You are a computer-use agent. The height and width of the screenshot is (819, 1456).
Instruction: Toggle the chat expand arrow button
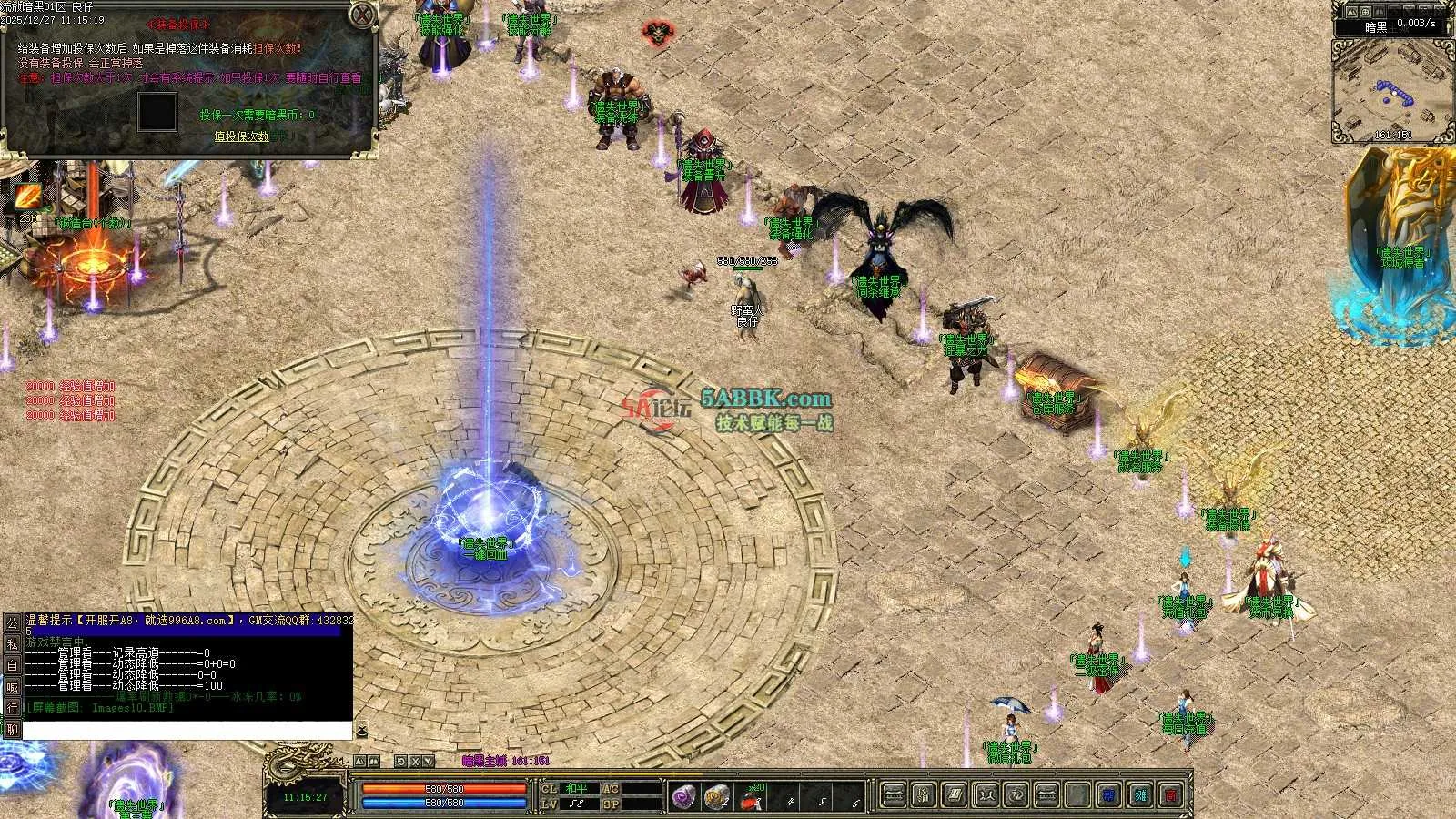pos(361,730)
